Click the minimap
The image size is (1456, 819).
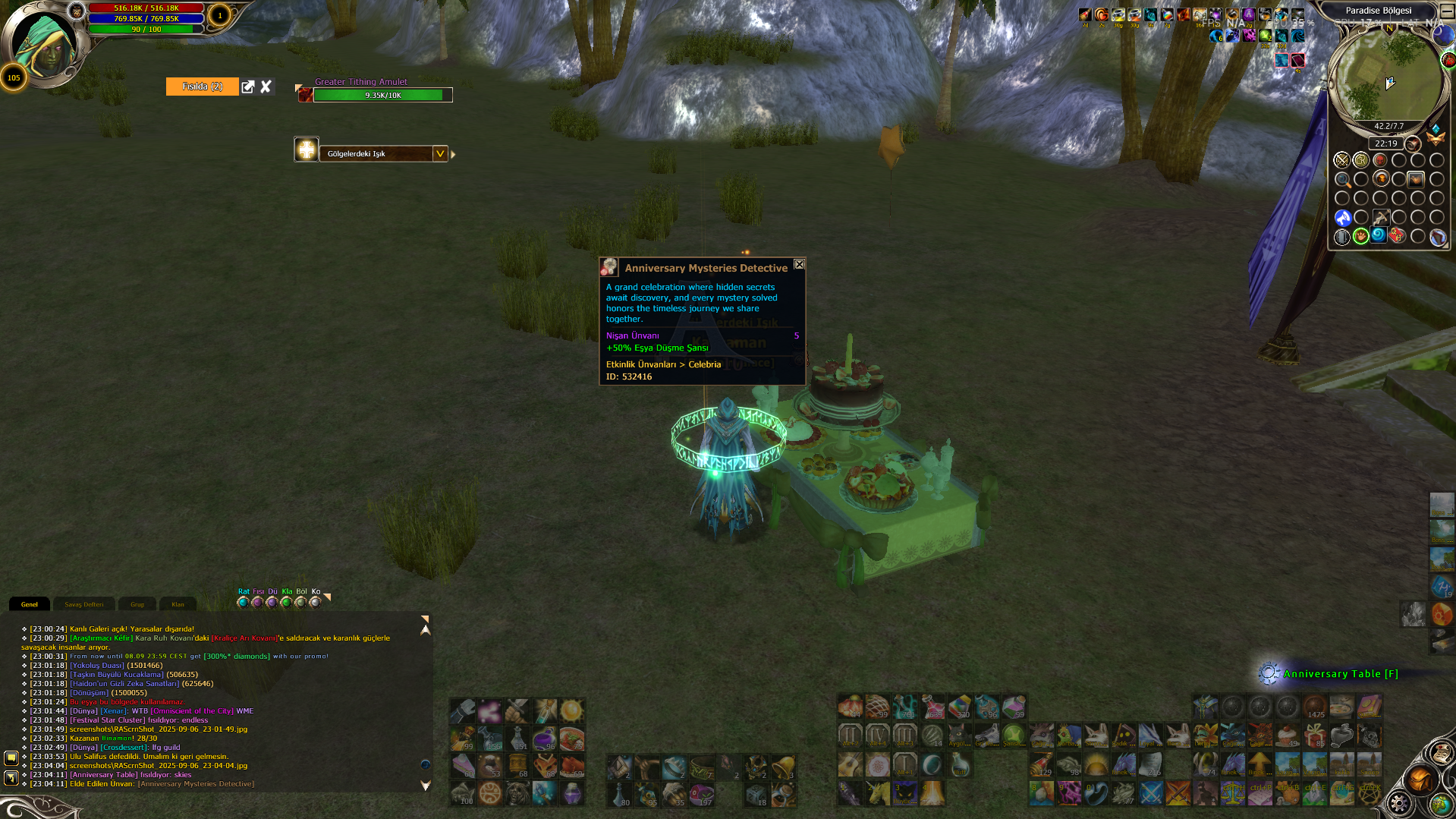[x=1384, y=76]
